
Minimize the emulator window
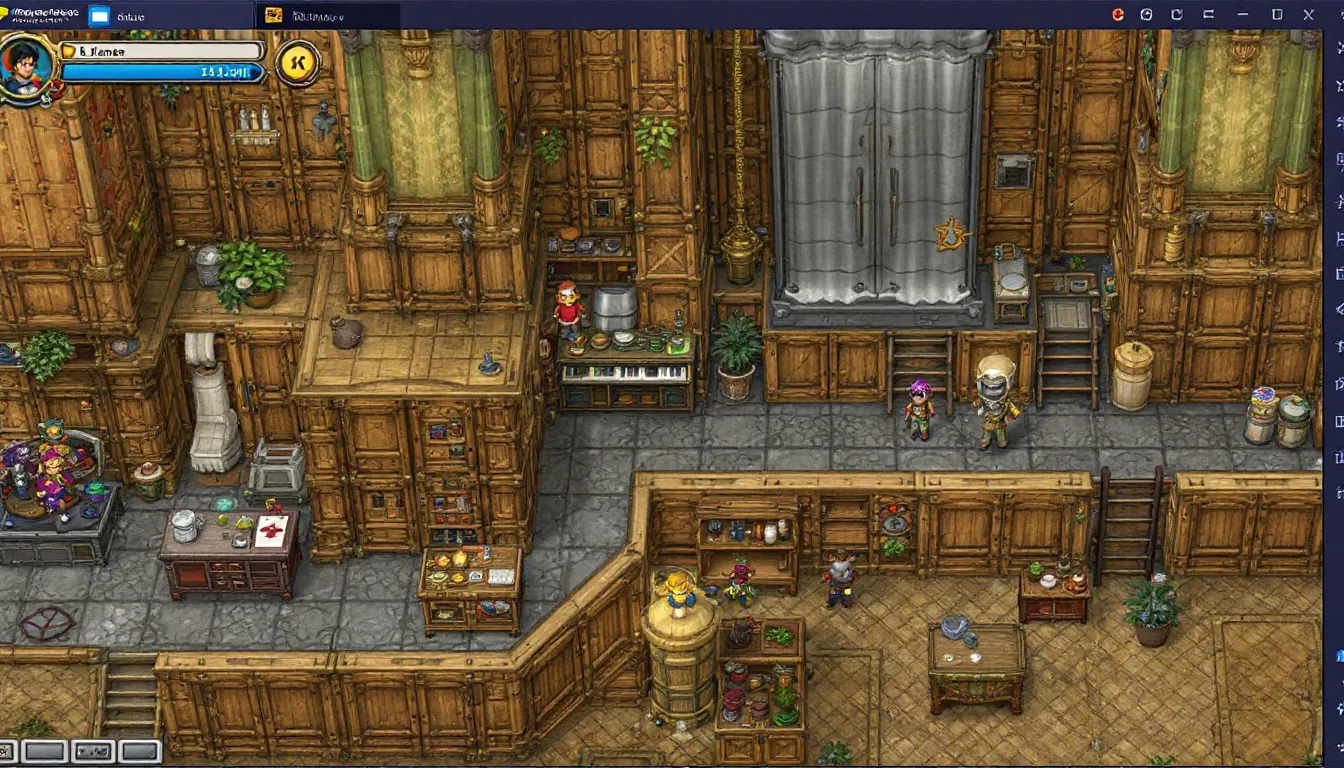click(1243, 14)
